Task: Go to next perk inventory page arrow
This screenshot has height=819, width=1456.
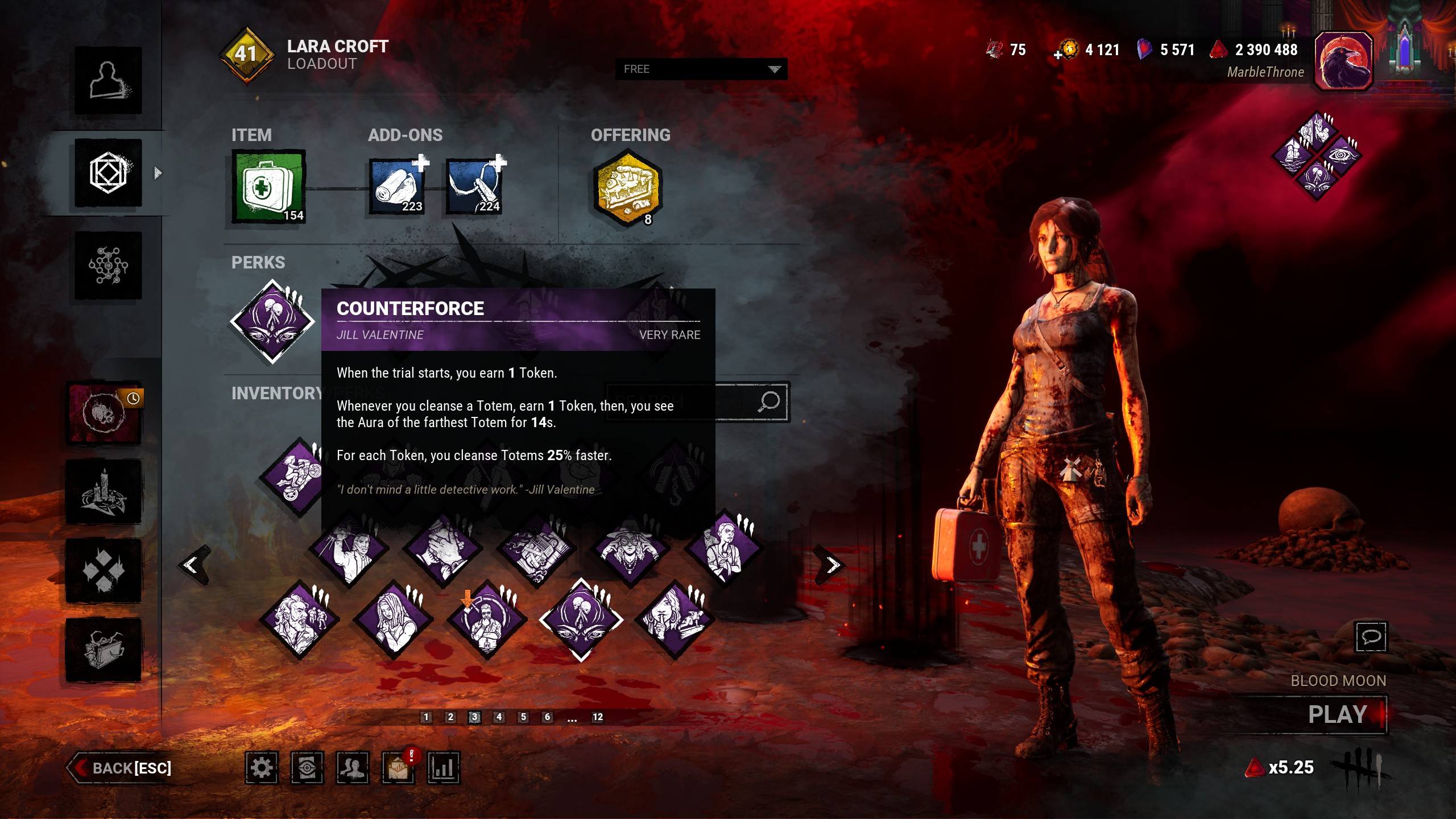Action: pyautogui.click(x=832, y=565)
